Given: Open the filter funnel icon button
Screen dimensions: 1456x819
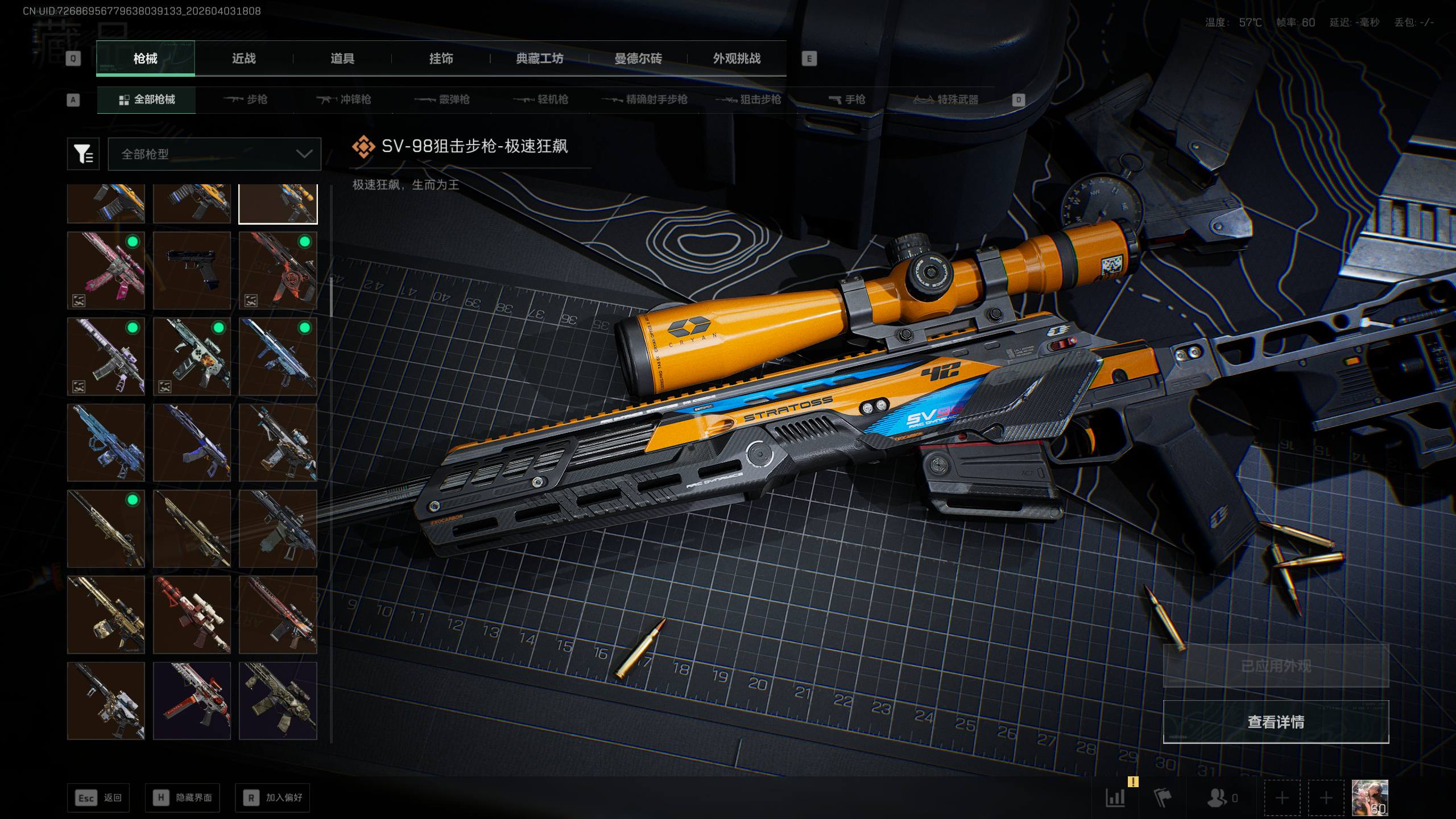Looking at the screenshot, I should coord(83,154).
